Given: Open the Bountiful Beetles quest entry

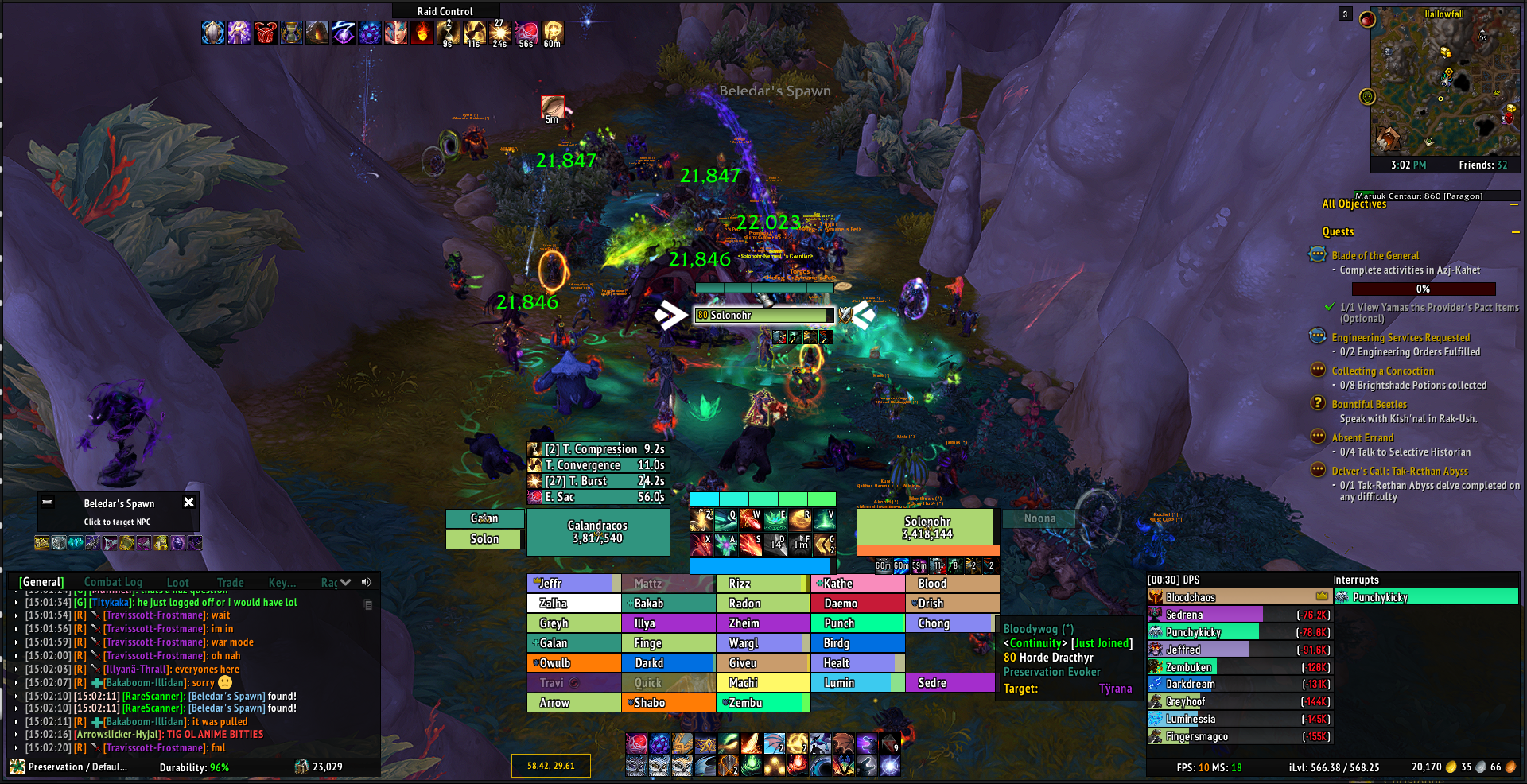Looking at the screenshot, I should point(1369,404).
